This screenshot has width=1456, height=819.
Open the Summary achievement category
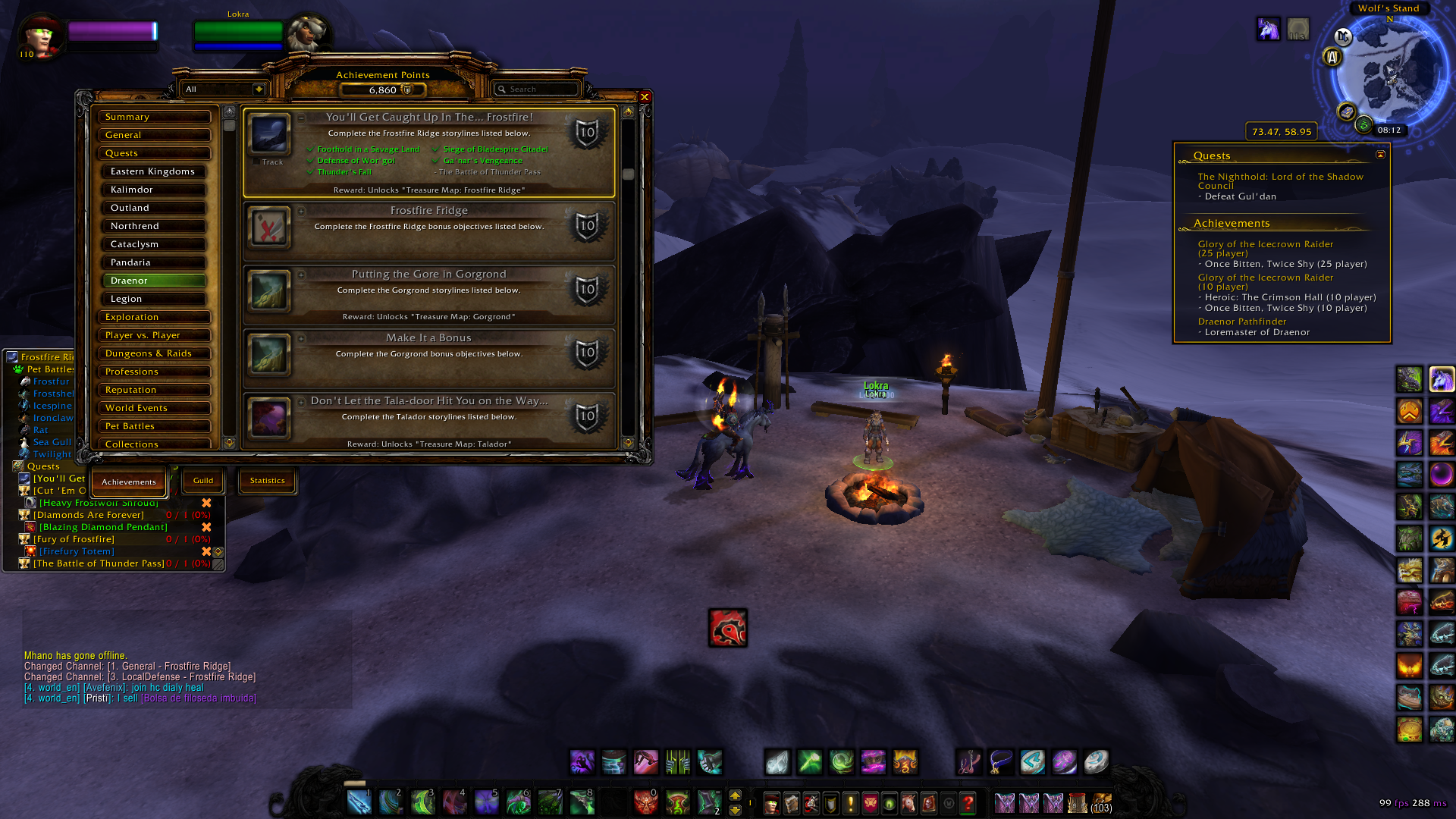point(155,117)
